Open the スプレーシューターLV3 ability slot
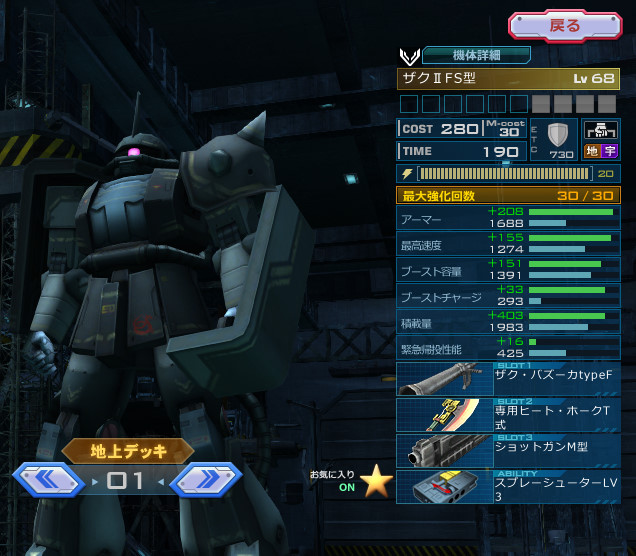 (x=508, y=487)
